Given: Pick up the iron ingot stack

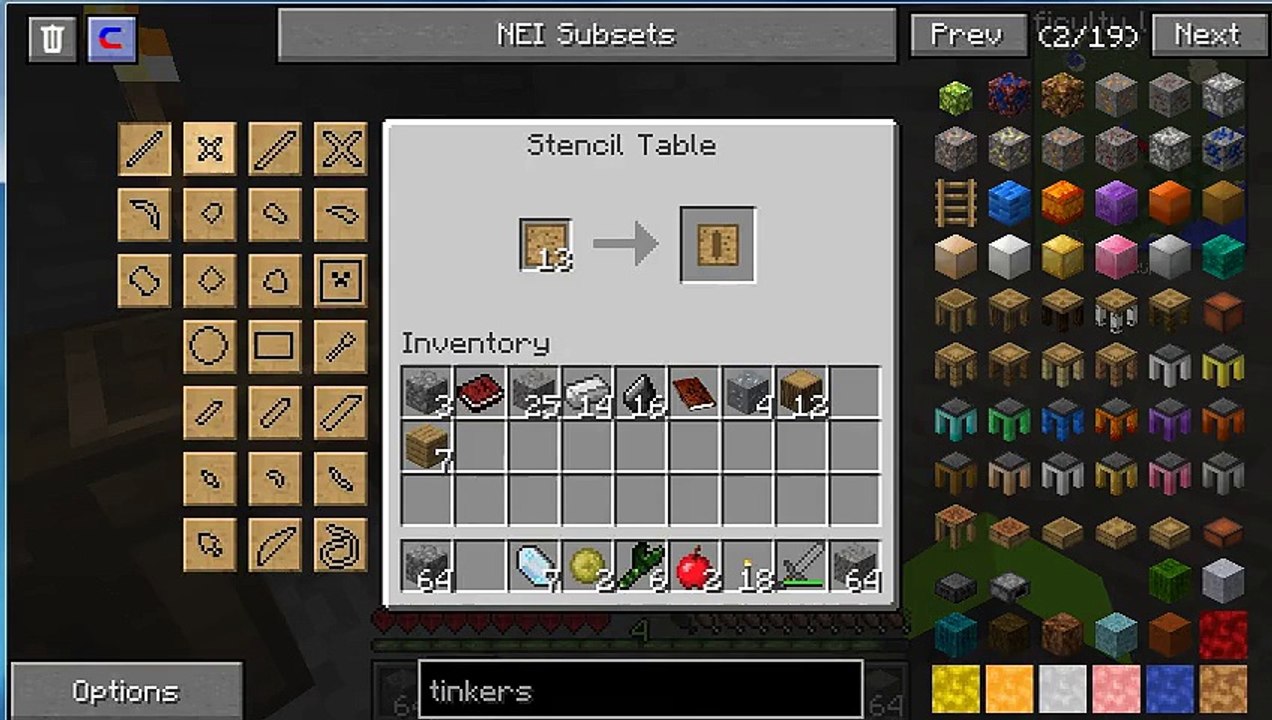Looking at the screenshot, I should pyautogui.click(x=587, y=391).
